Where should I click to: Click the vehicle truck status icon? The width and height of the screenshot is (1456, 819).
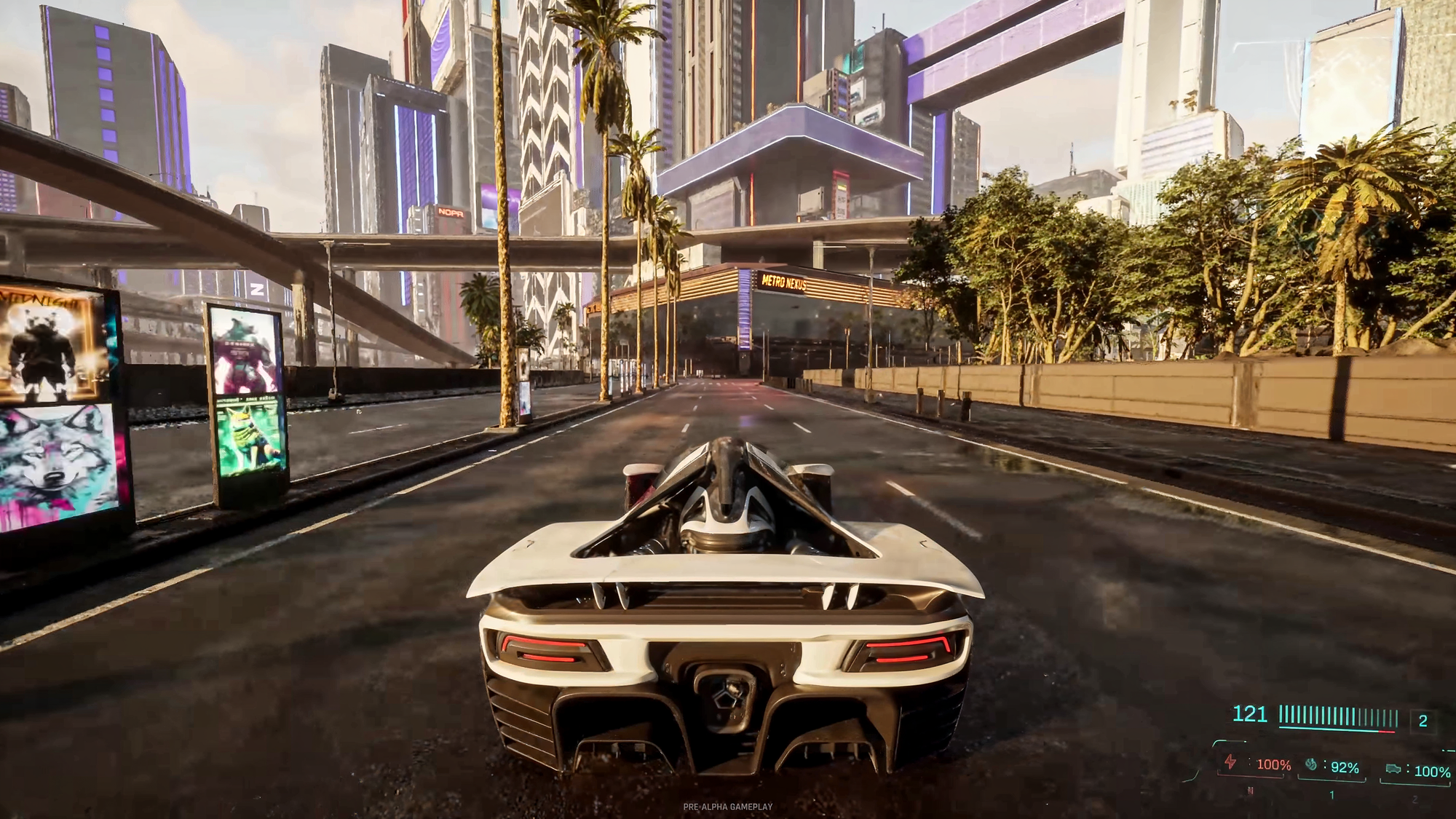point(1393,769)
